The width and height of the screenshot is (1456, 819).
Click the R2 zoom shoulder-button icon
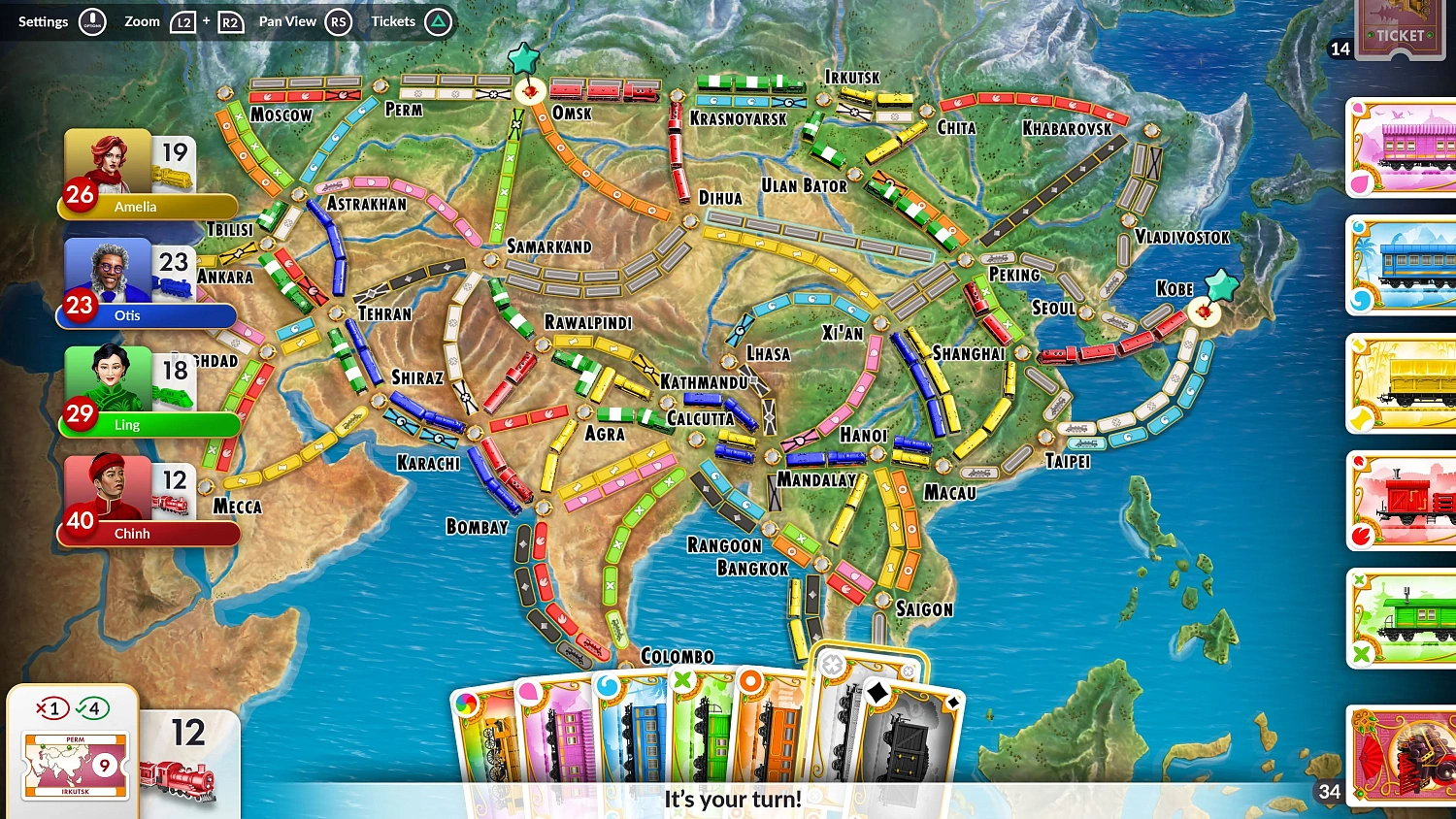(230, 21)
